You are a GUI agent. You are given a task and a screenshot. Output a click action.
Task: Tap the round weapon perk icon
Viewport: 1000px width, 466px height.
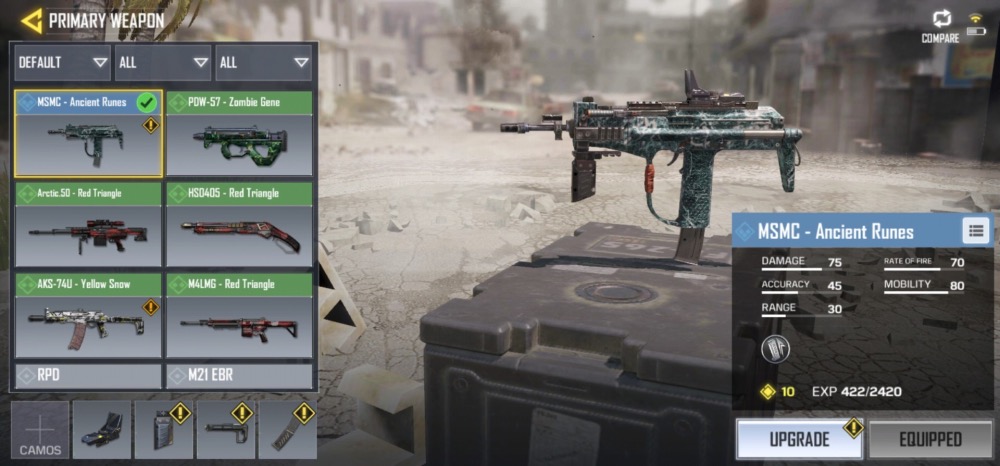click(x=775, y=348)
